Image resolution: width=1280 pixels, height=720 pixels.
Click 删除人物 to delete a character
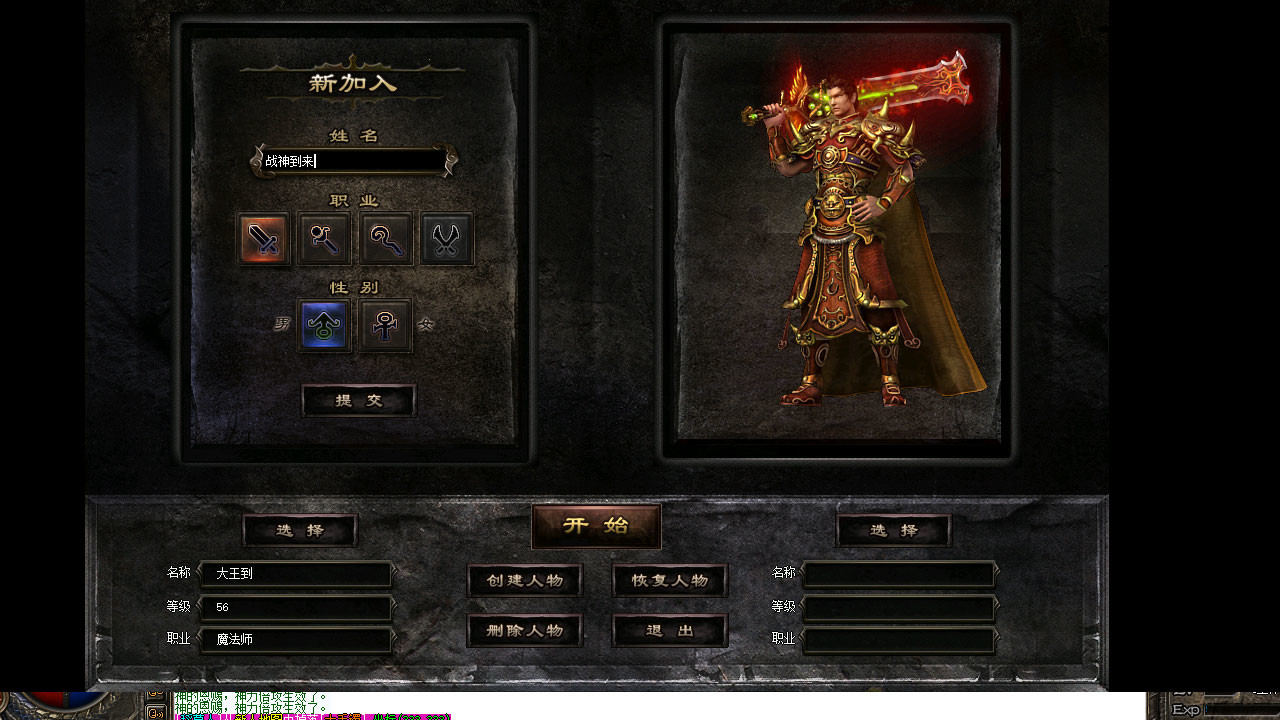(x=524, y=630)
